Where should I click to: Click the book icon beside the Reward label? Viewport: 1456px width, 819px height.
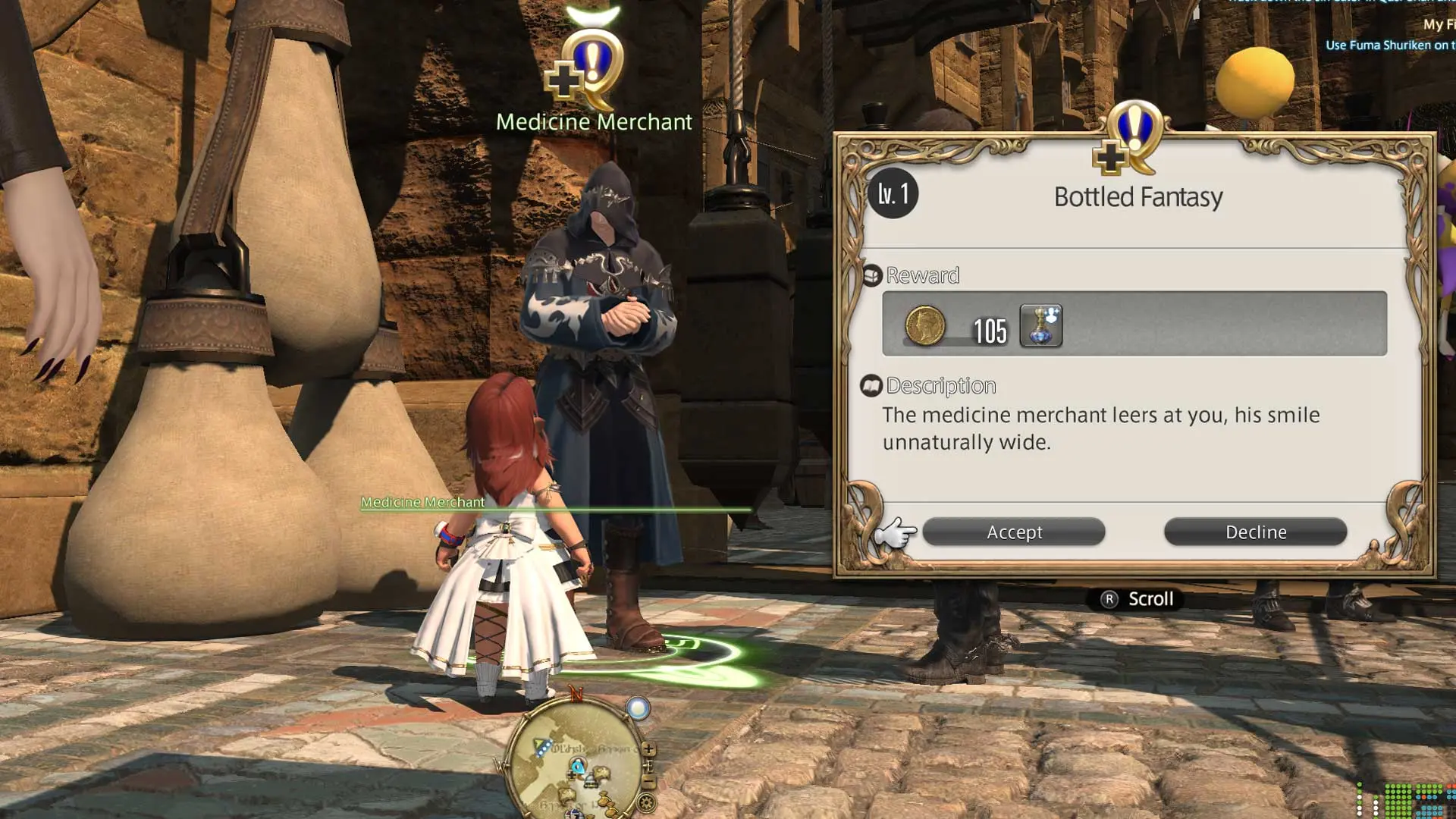tap(872, 275)
